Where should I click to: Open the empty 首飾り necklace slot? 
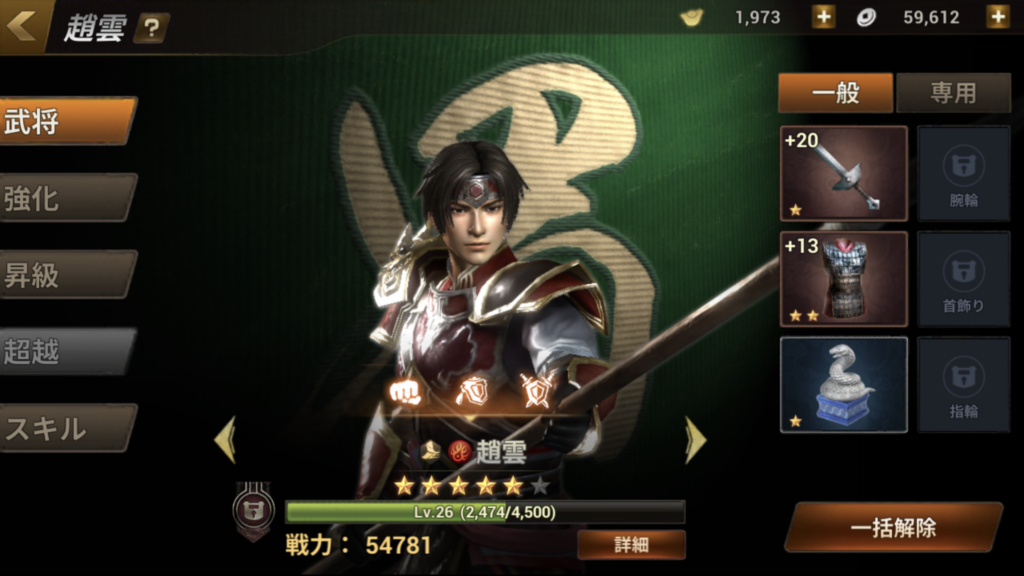click(x=963, y=279)
